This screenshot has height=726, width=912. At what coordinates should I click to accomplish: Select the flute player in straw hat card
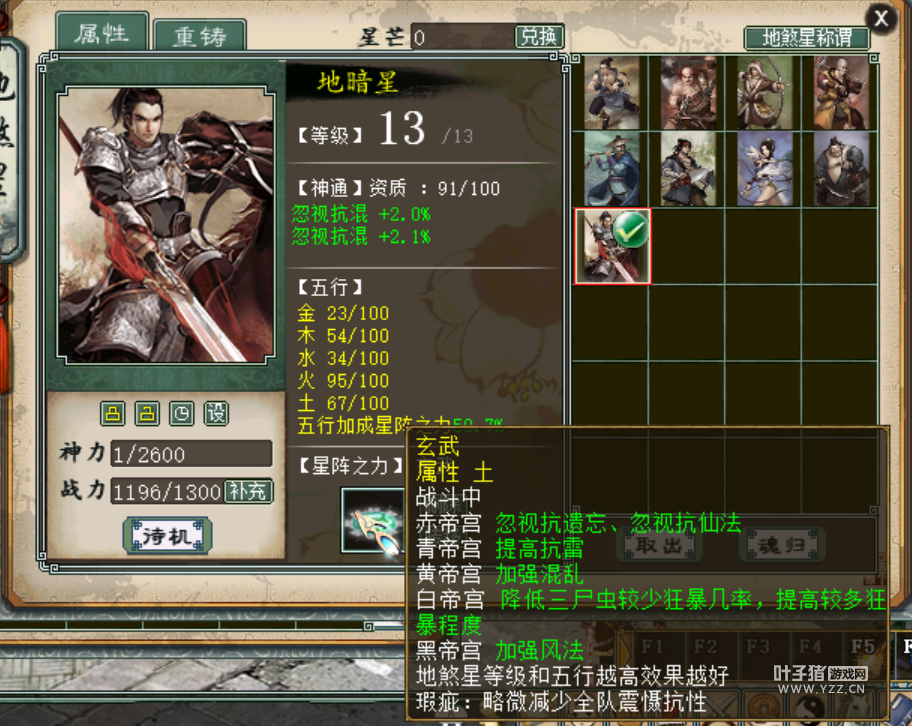click(612, 169)
